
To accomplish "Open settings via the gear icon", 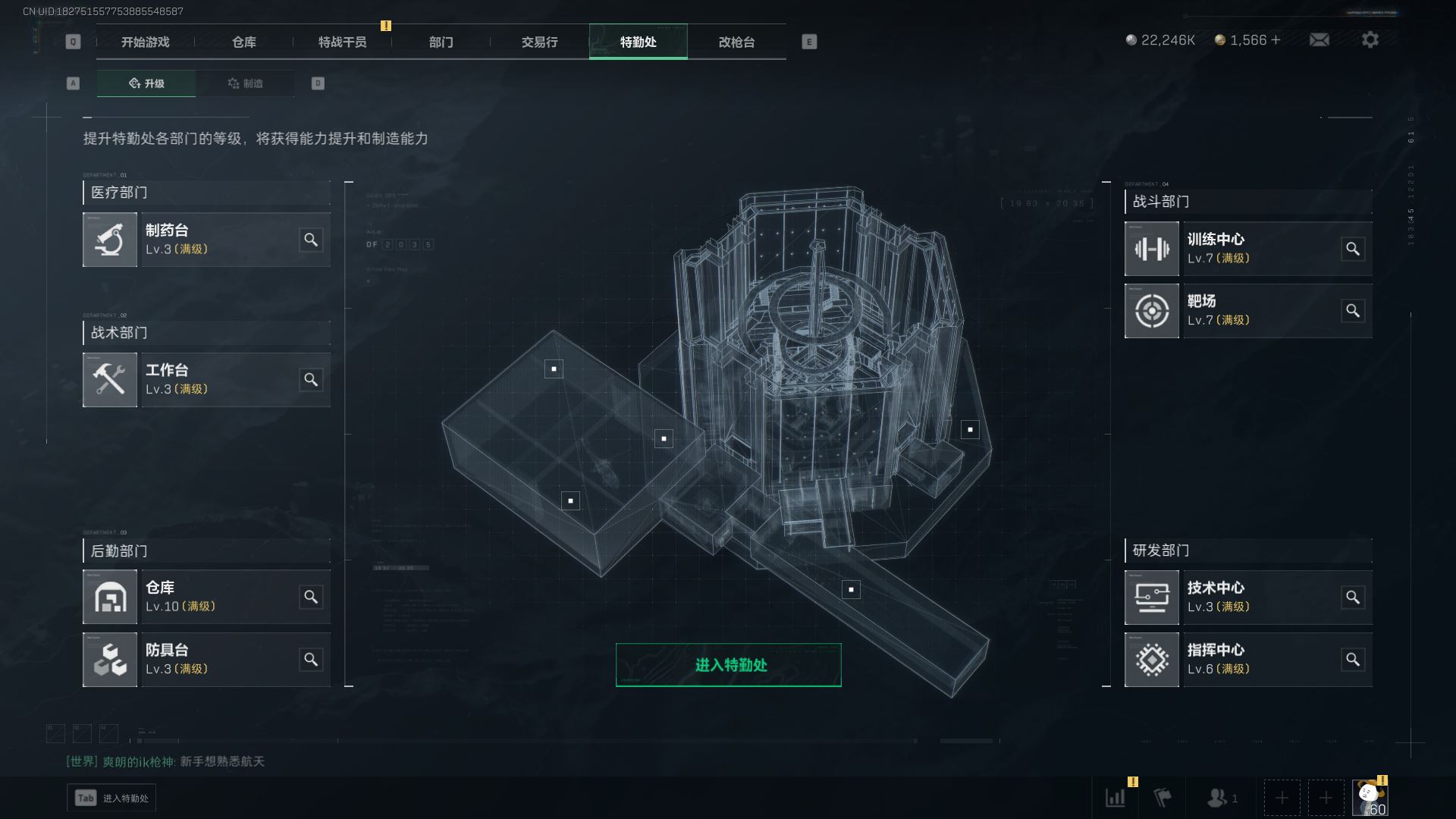I will tap(1370, 39).
